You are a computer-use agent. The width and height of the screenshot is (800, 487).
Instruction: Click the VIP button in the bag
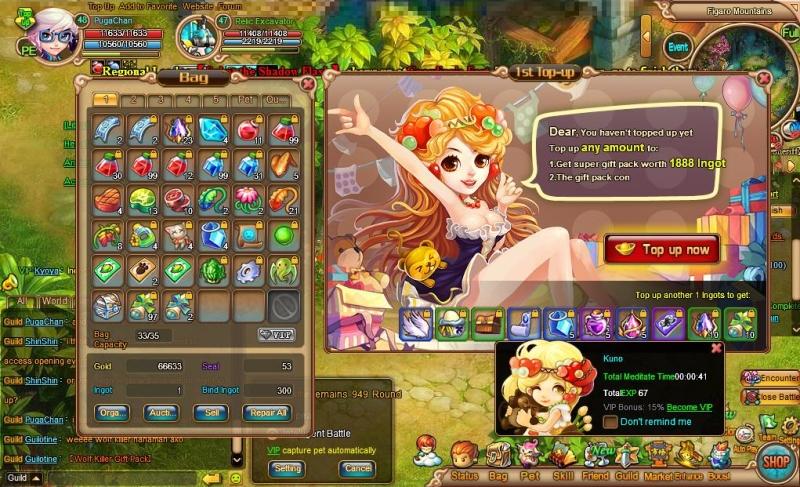click(275, 334)
